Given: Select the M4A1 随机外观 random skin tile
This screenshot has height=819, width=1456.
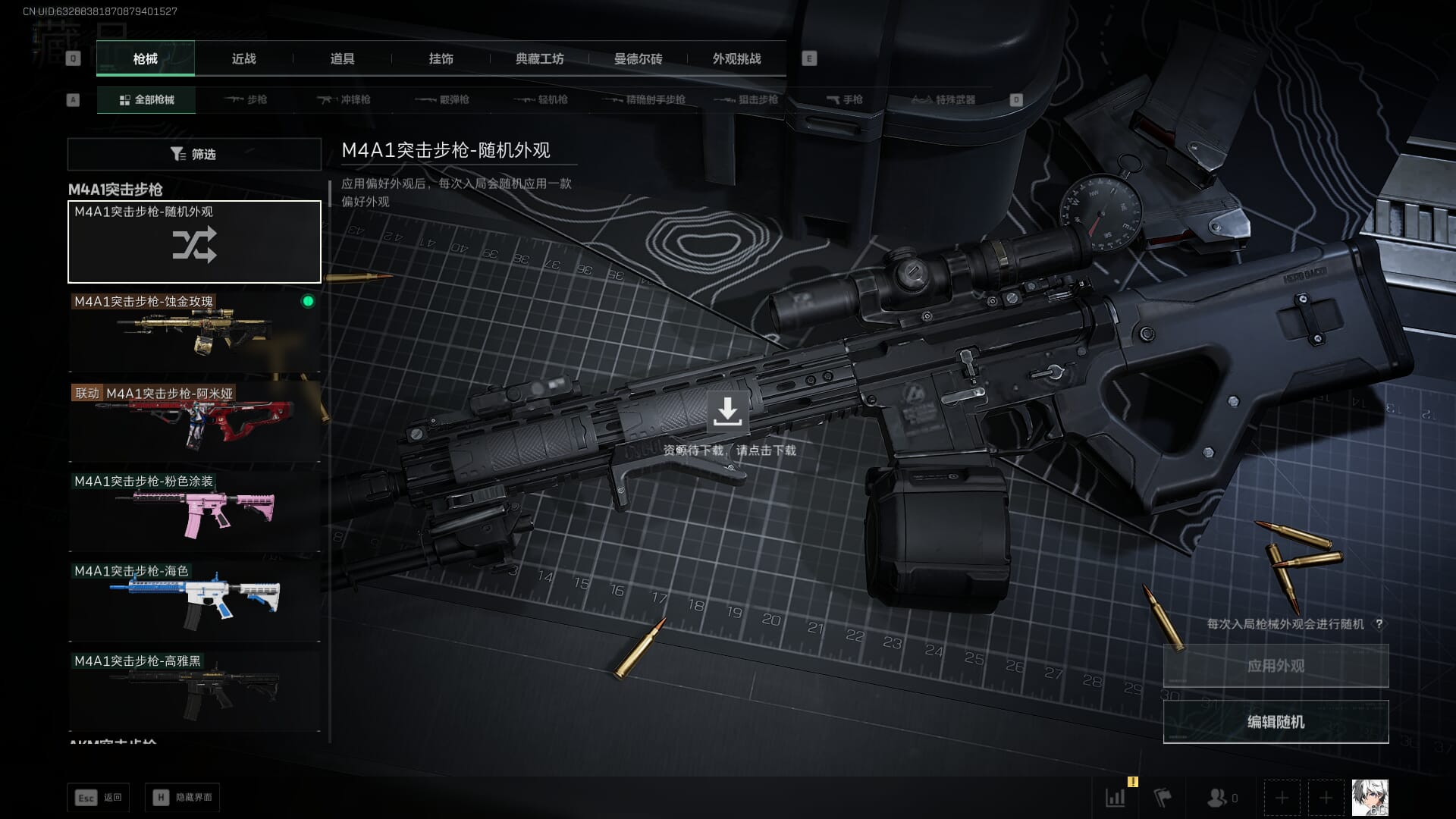Looking at the screenshot, I should [x=194, y=242].
